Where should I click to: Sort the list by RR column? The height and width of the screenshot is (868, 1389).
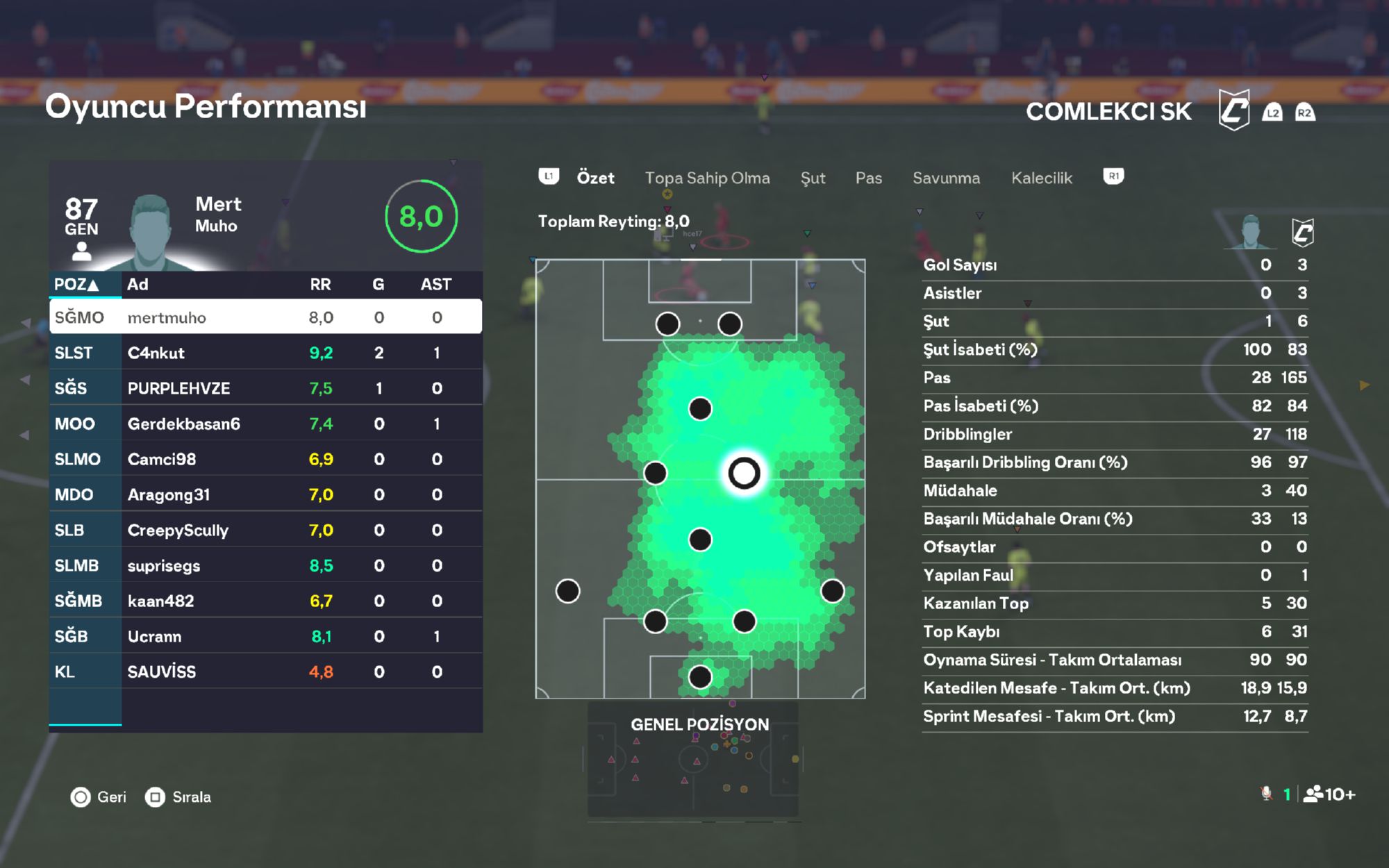point(320,284)
